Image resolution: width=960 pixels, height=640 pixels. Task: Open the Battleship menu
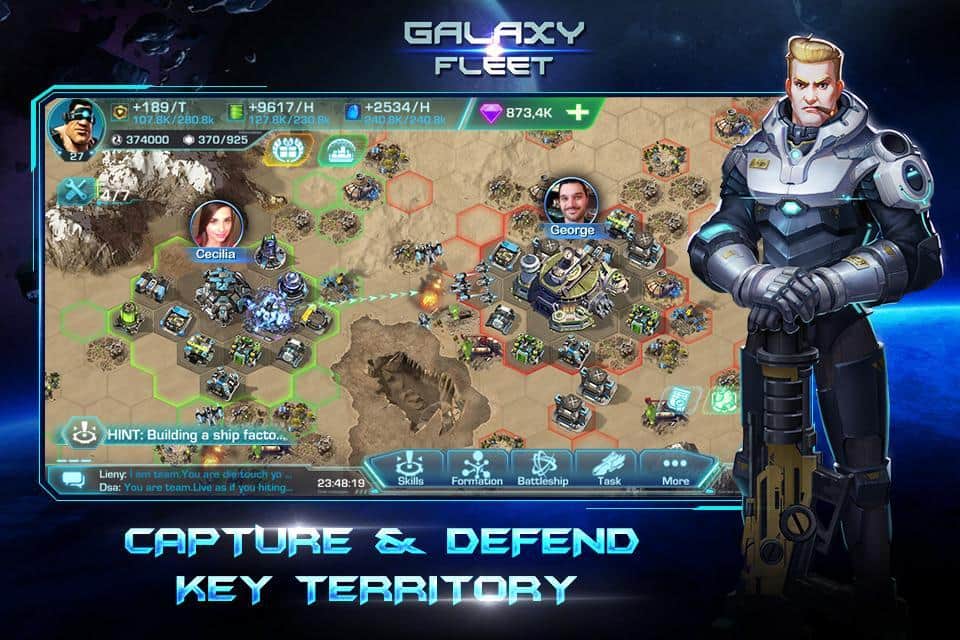pyautogui.click(x=543, y=469)
